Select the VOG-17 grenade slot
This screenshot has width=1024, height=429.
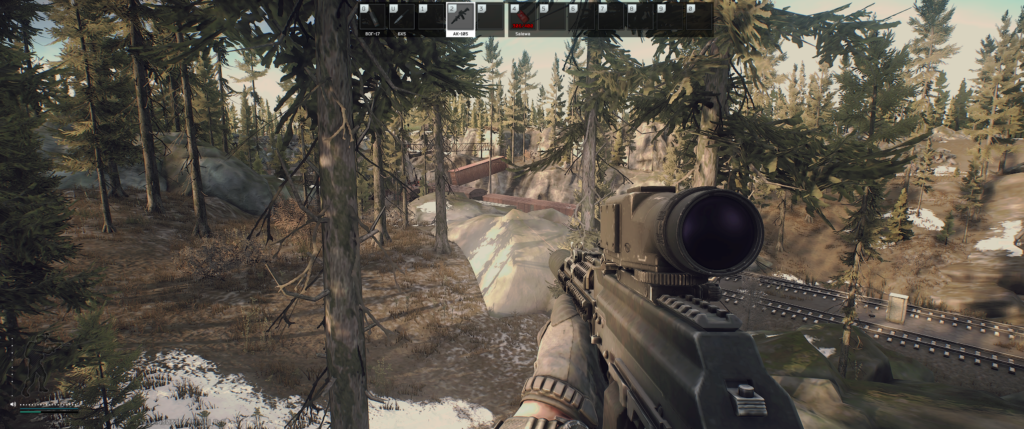coord(372,18)
